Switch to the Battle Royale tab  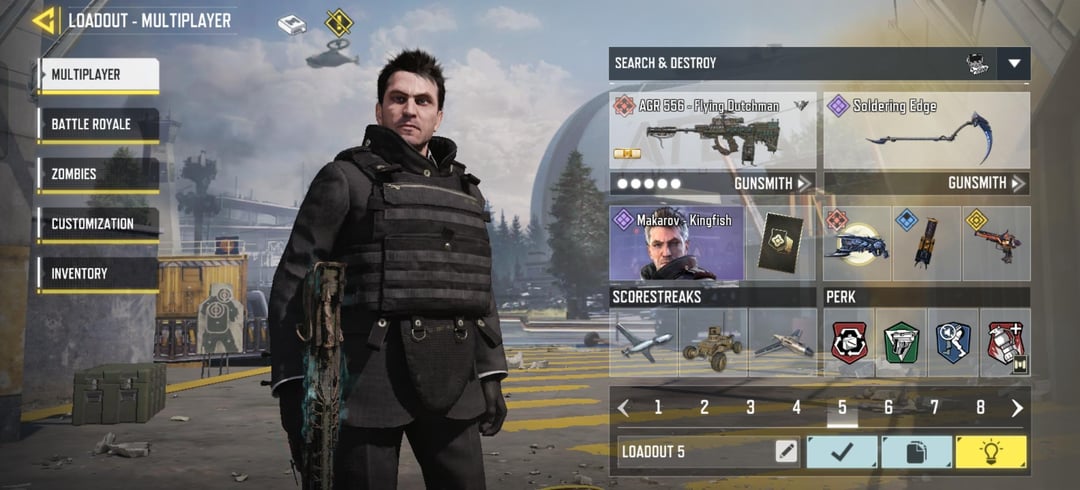tap(98, 125)
